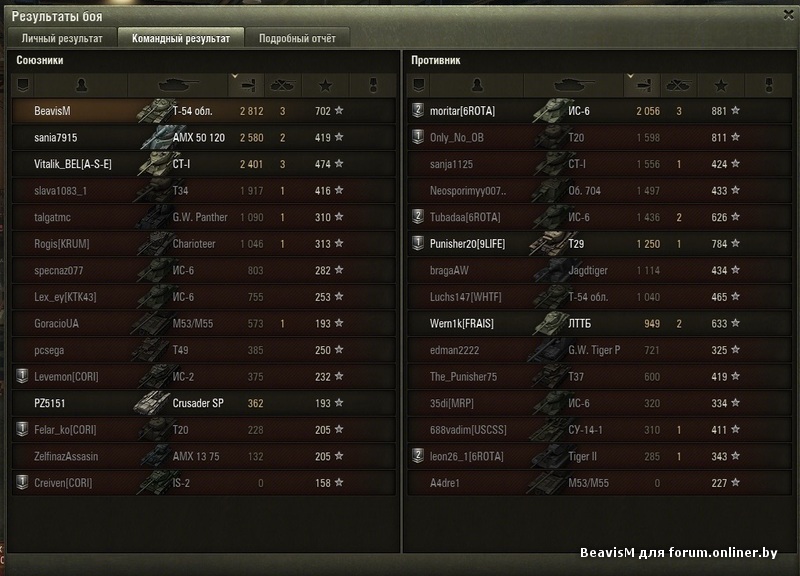Image resolution: width=800 pixels, height=576 pixels.
Task: Select ally Rogis[KRUM] on Charioteer
Action: pyautogui.click(x=204, y=243)
